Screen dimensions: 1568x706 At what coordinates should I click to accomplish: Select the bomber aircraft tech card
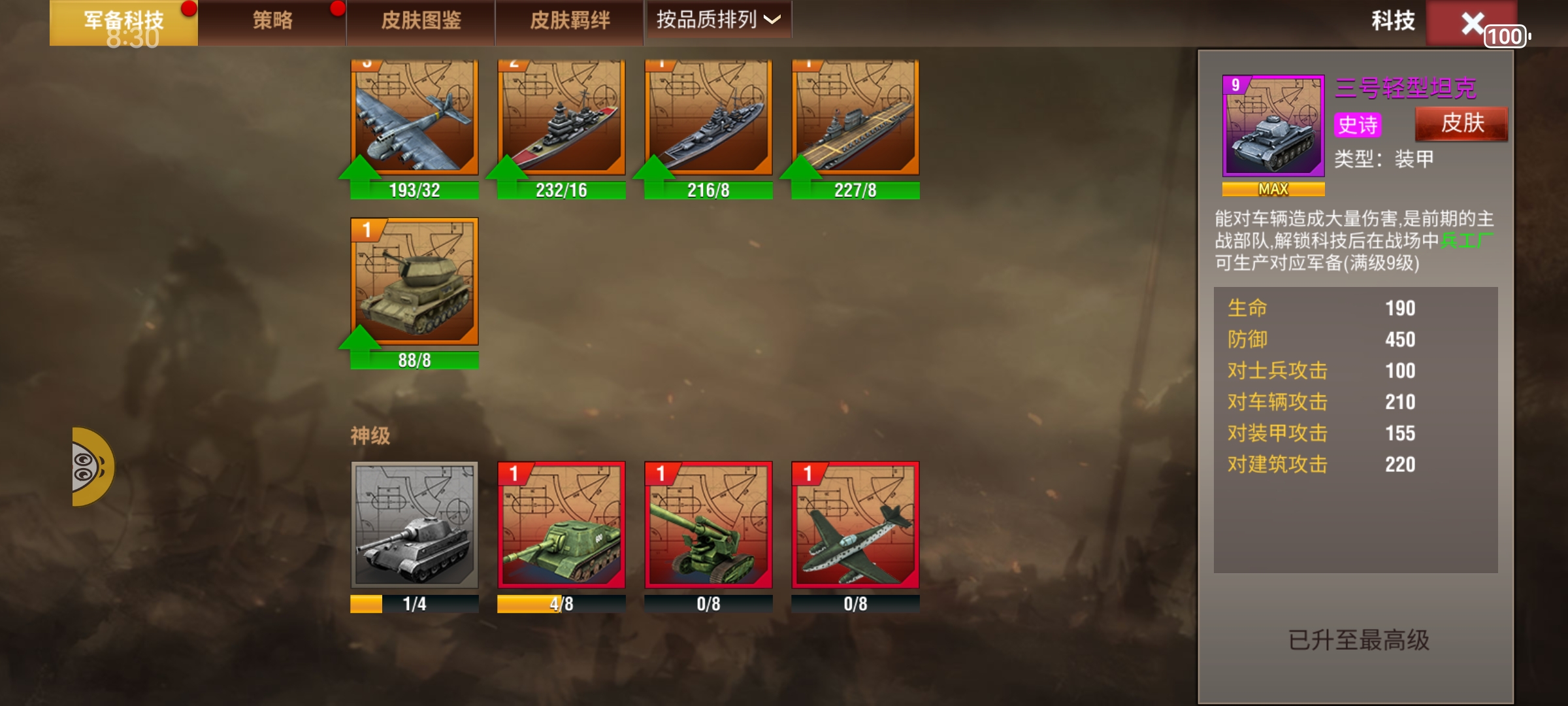[x=414, y=121]
